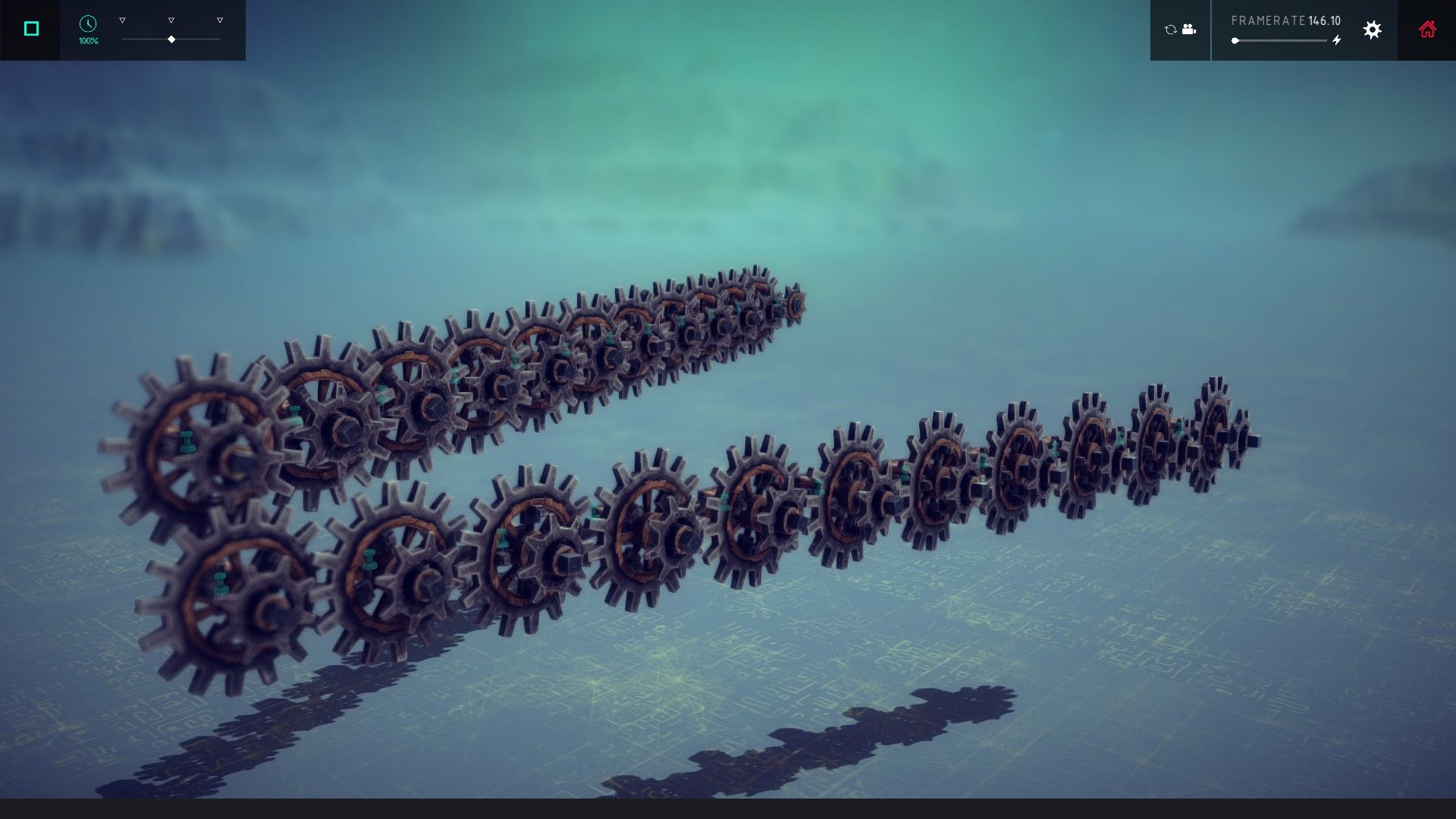Click the teal time scale clock icon
Screen dimensions: 1456x819
tap(86, 23)
